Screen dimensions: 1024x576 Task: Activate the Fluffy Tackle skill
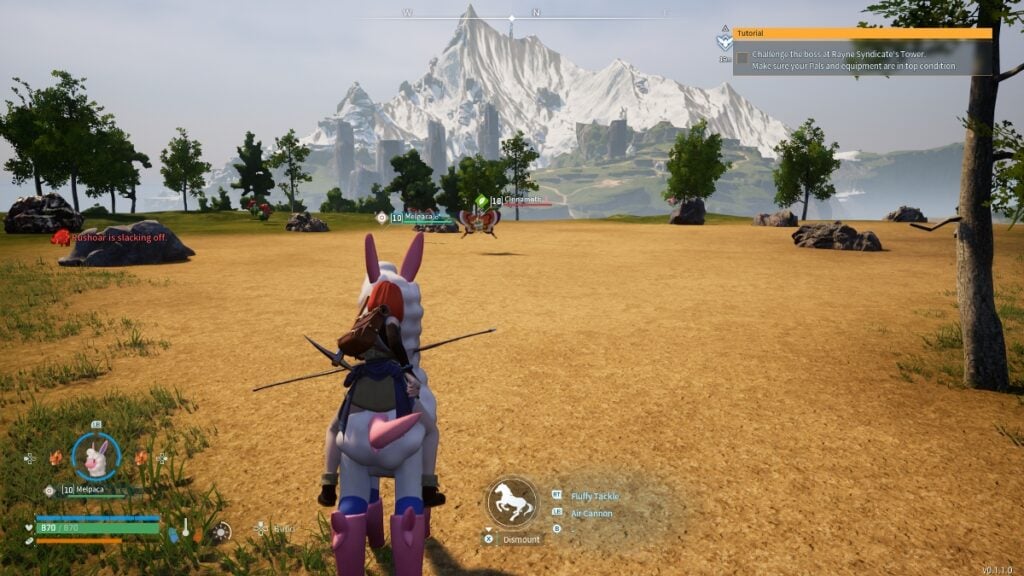595,496
